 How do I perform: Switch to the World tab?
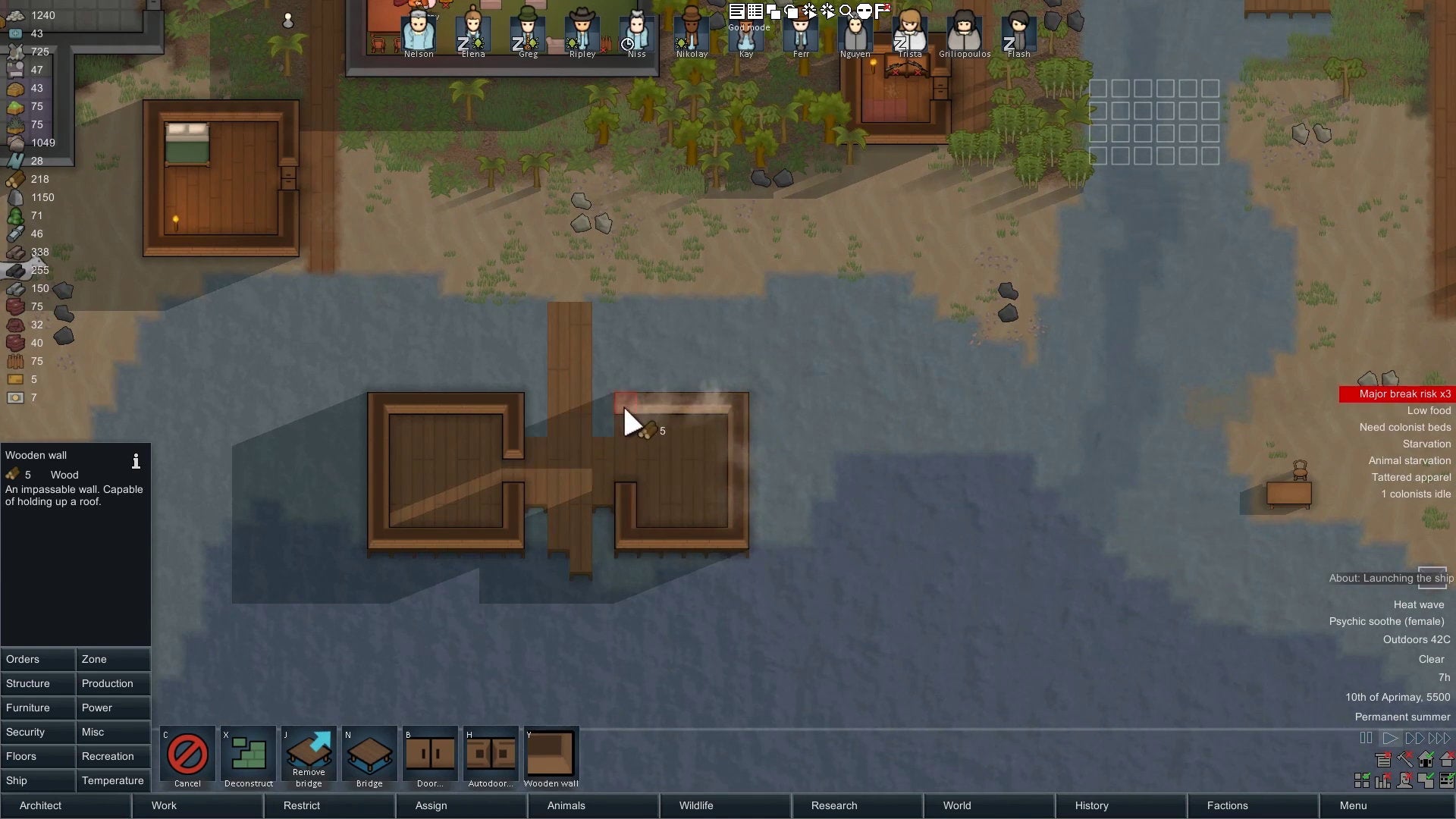[x=956, y=805]
